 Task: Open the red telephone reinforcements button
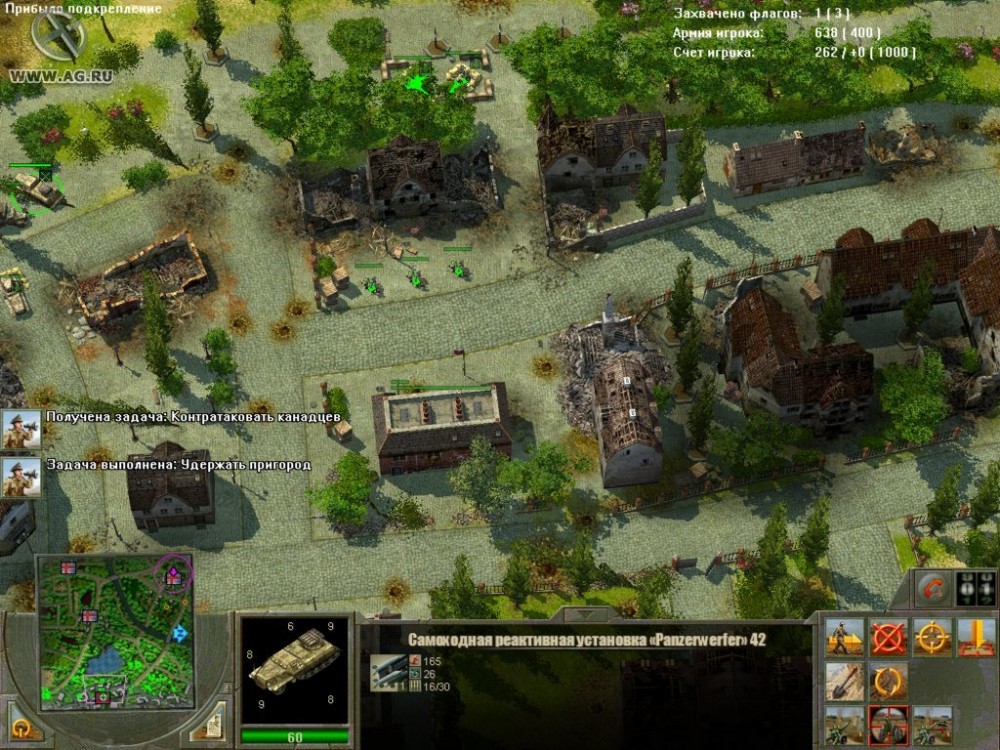click(x=932, y=588)
